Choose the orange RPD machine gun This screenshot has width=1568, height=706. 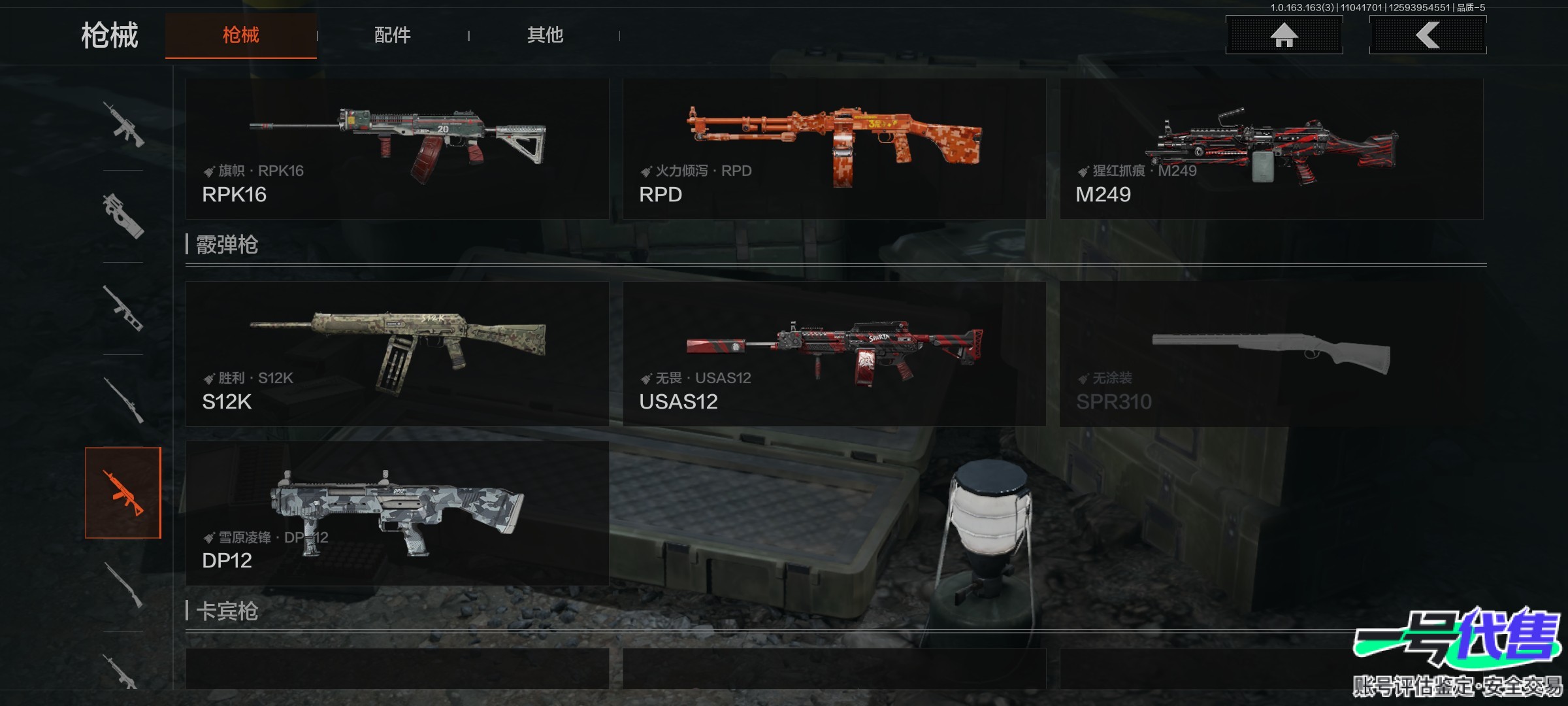coord(834,149)
